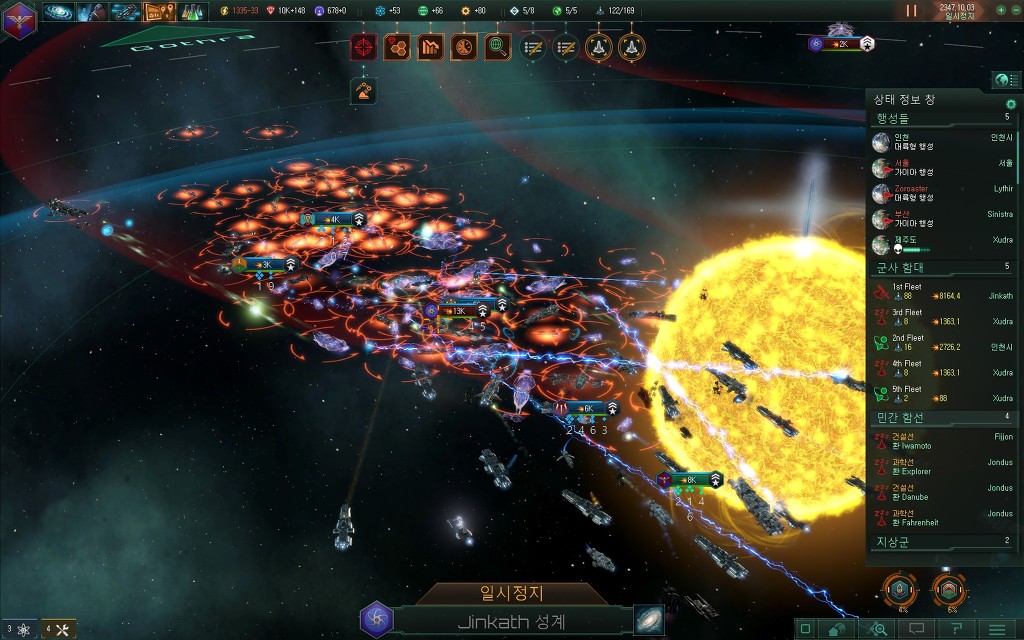This screenshot has height=640, width=1024.
Task: Increase game speed with plus button
Action: [x=1001, y=11]
